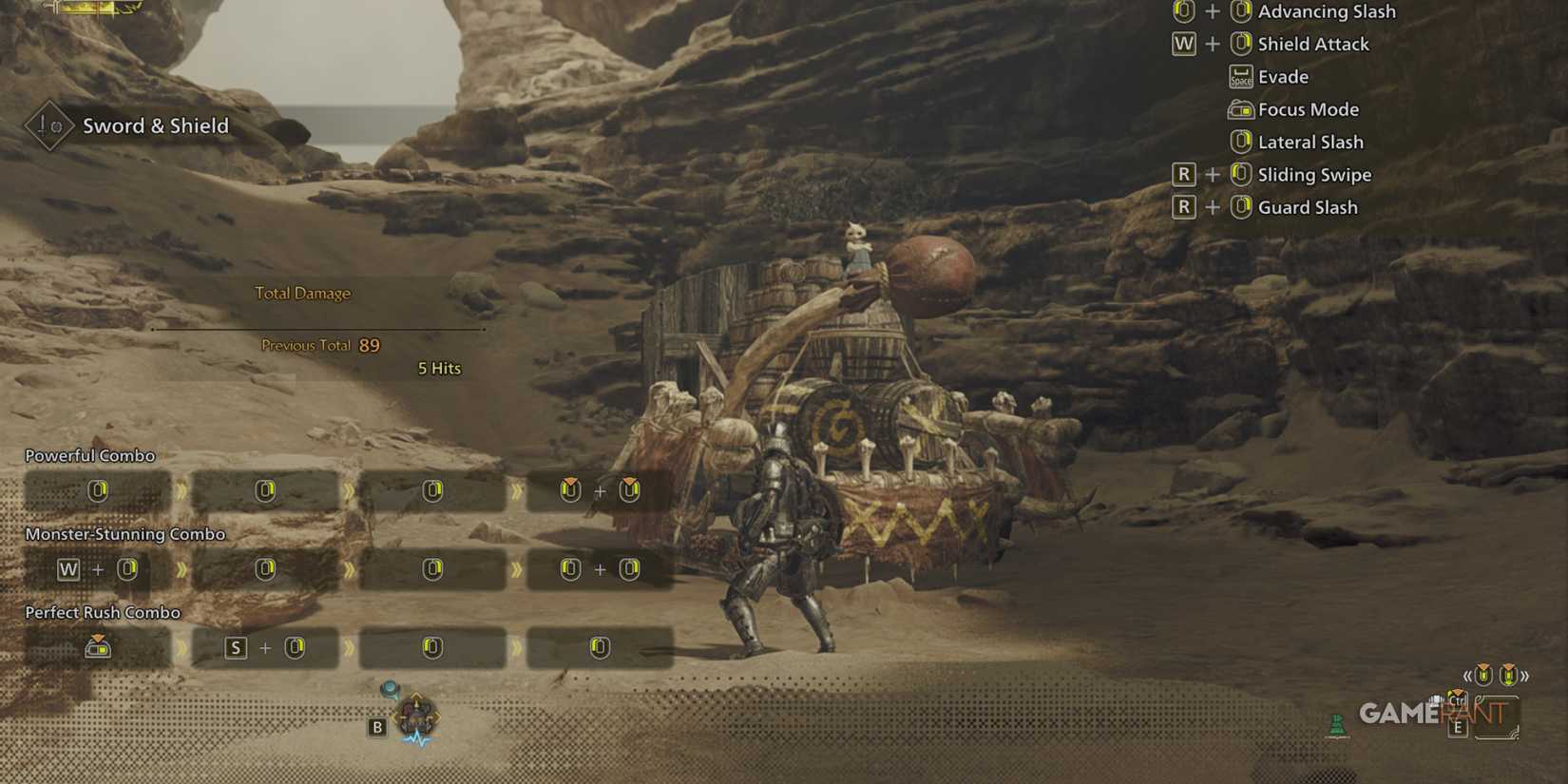
Task: Toggle the R key icon beside Guard Slash
Action: pyautogui.click(x=1184, y=207)
